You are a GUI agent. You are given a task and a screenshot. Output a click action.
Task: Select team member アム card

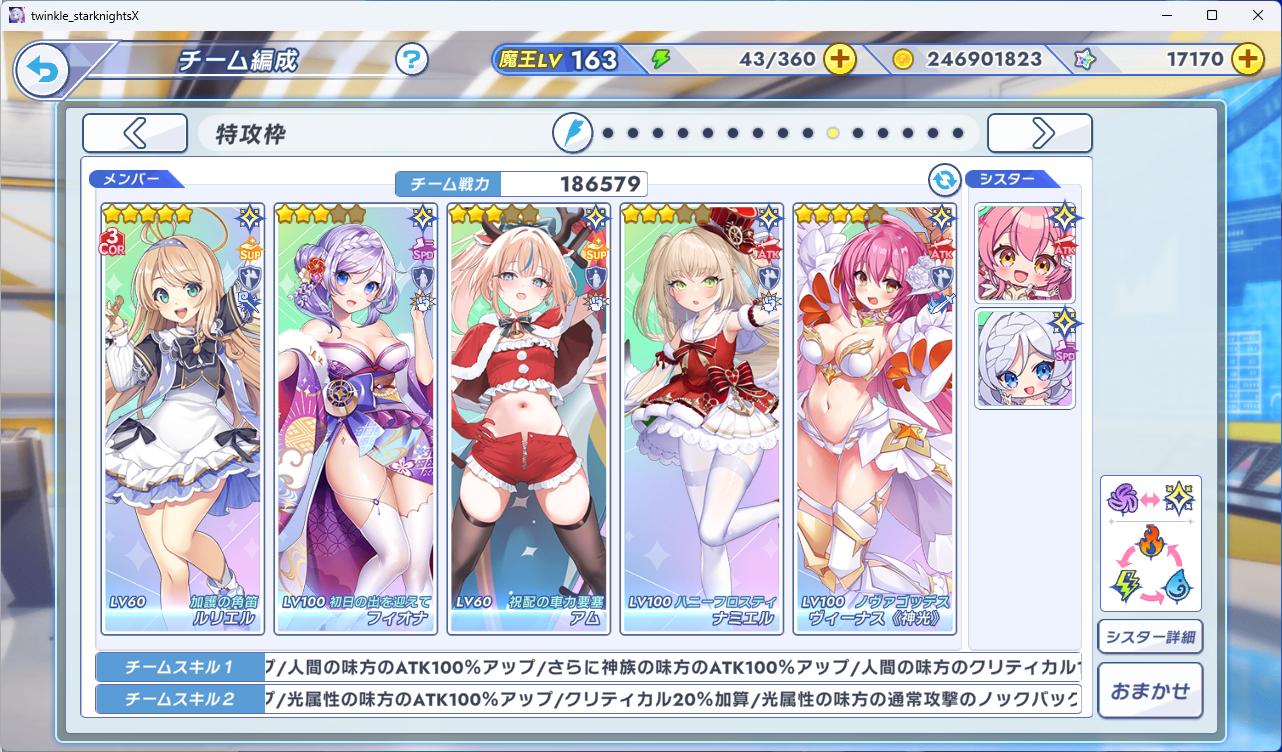click(x=529, y=418)
